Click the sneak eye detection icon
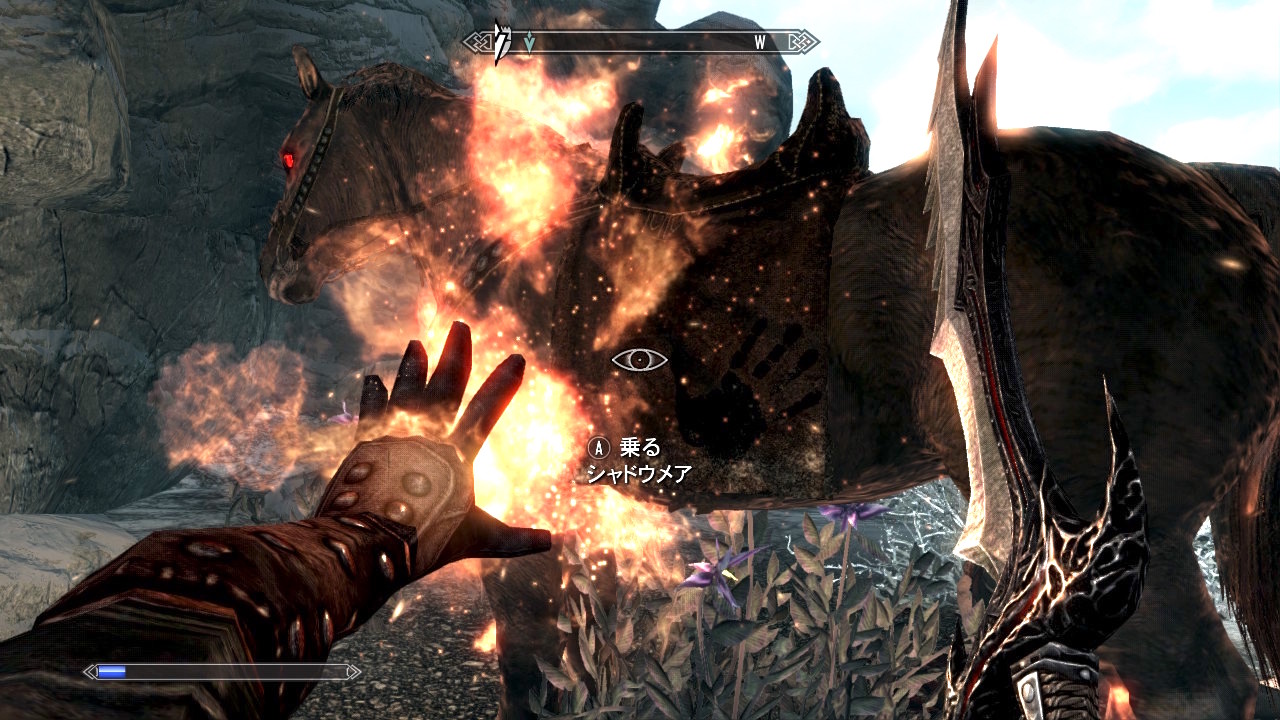This screenshot has width=1280, height=720. pos(639,359)
